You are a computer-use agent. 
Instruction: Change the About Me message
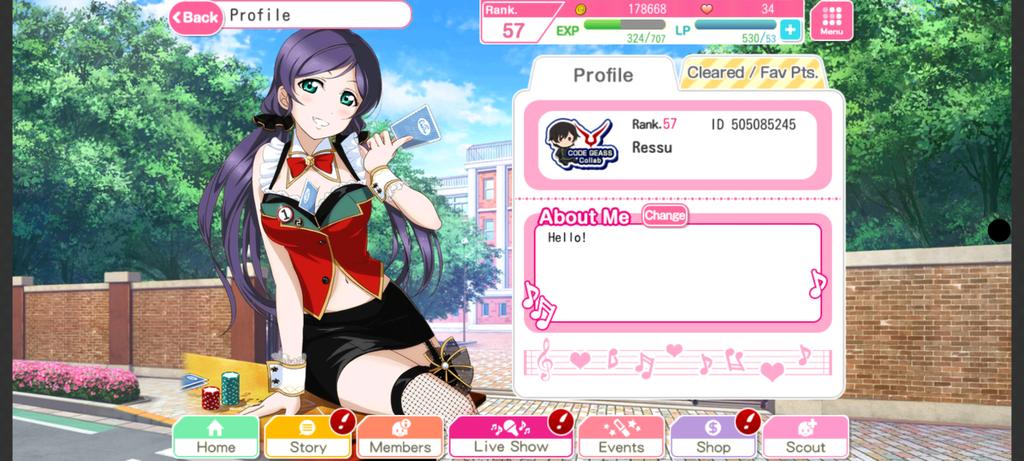click(665, 215)
